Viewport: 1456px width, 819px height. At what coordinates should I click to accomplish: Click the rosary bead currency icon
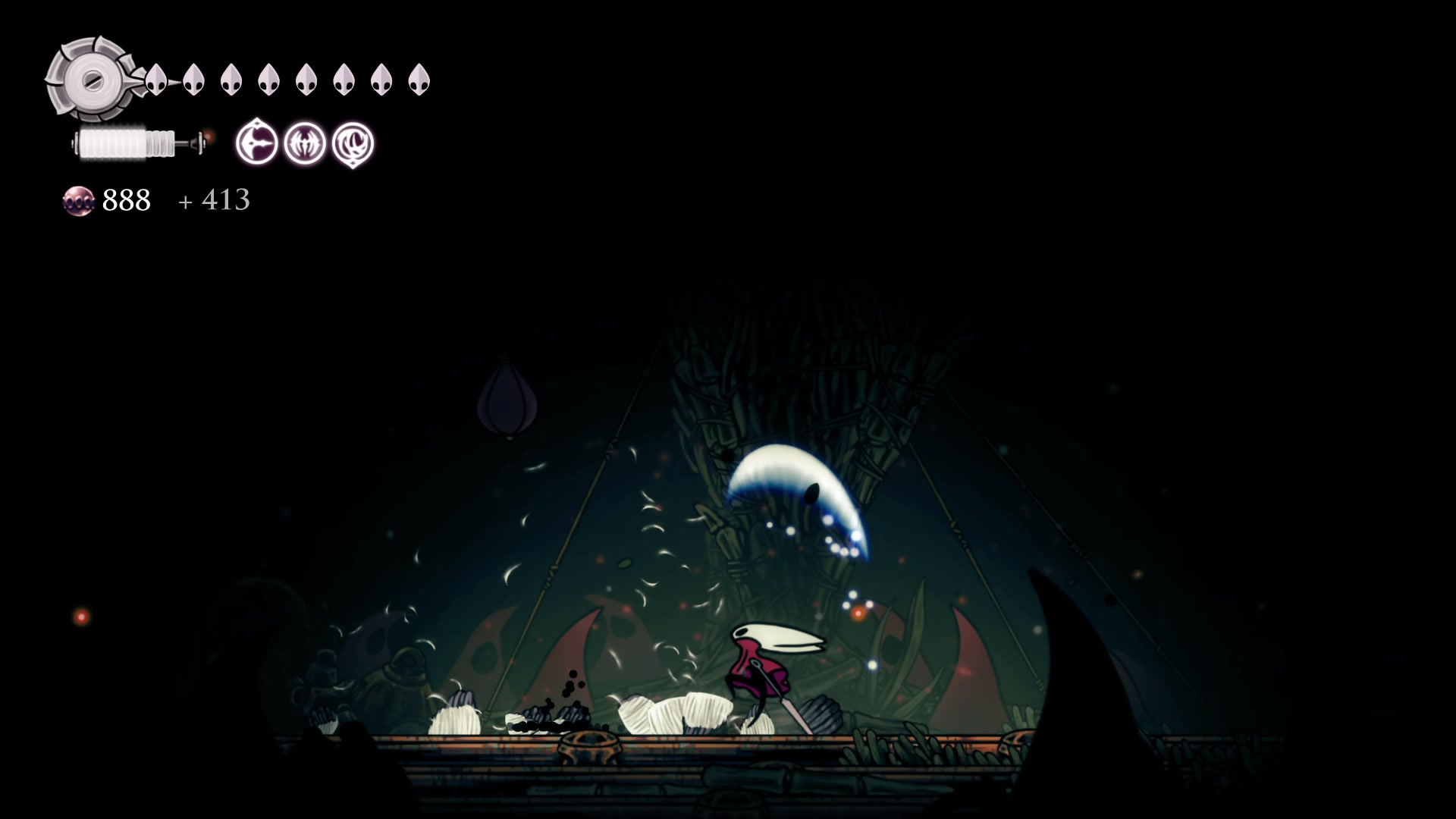pos(78,201)
